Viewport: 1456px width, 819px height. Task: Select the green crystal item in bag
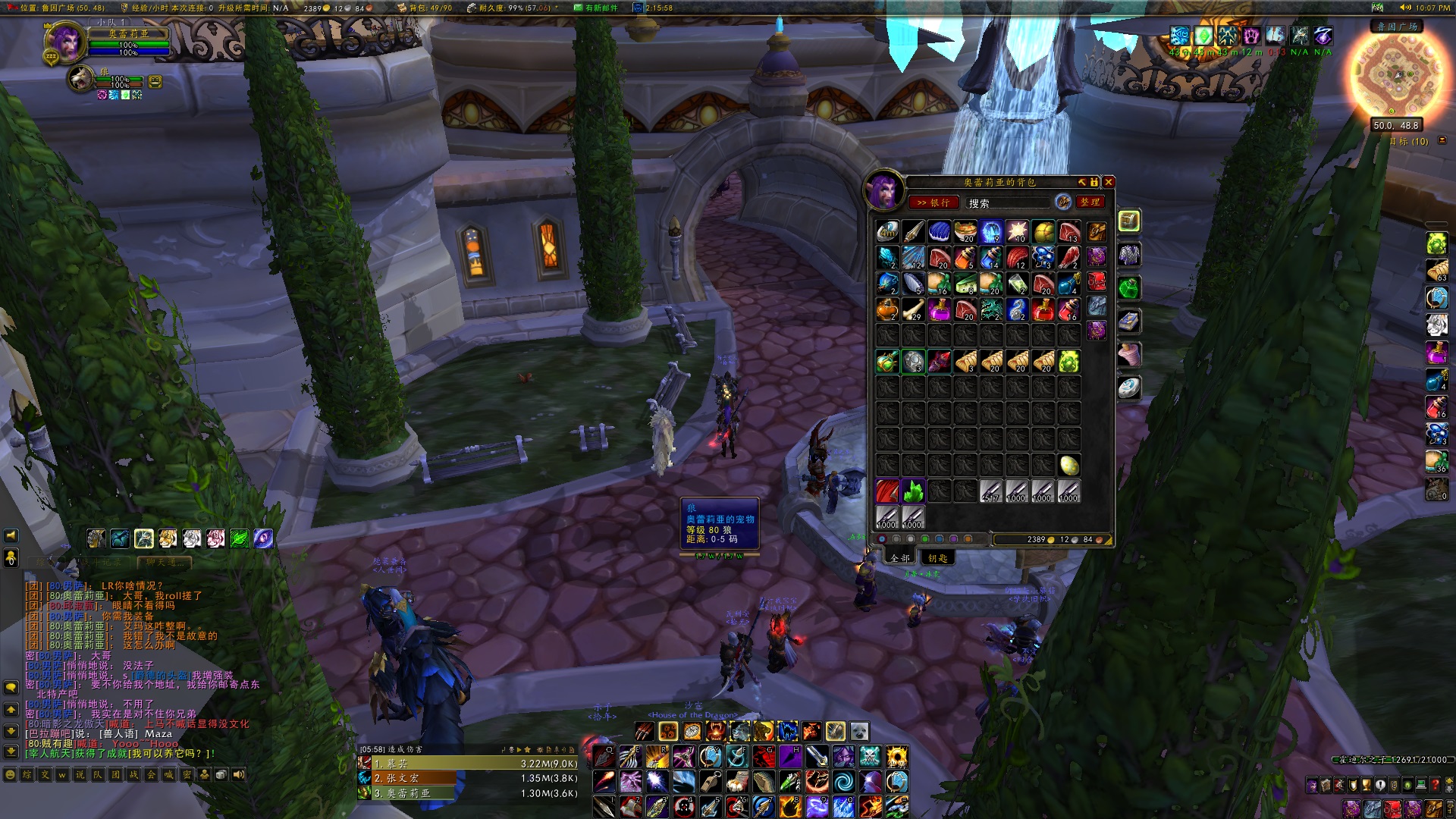coord(913,491)
